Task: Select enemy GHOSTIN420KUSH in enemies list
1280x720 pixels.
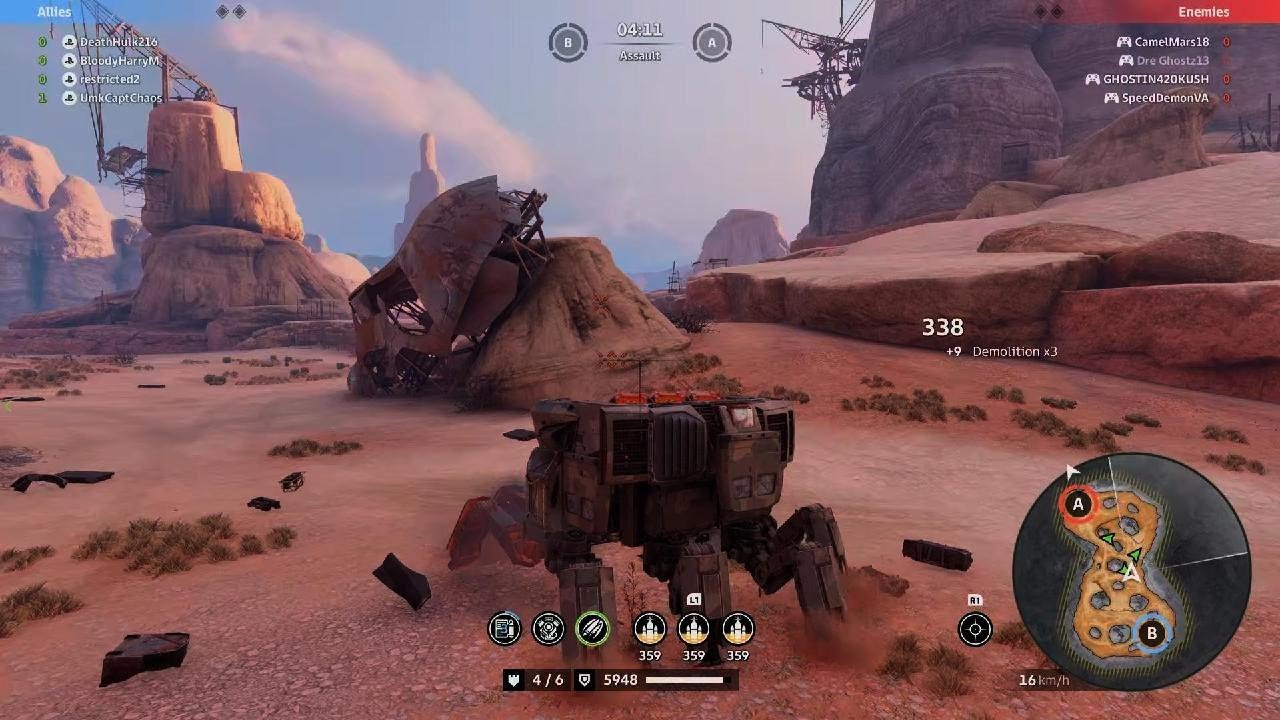Action: 1156,79
